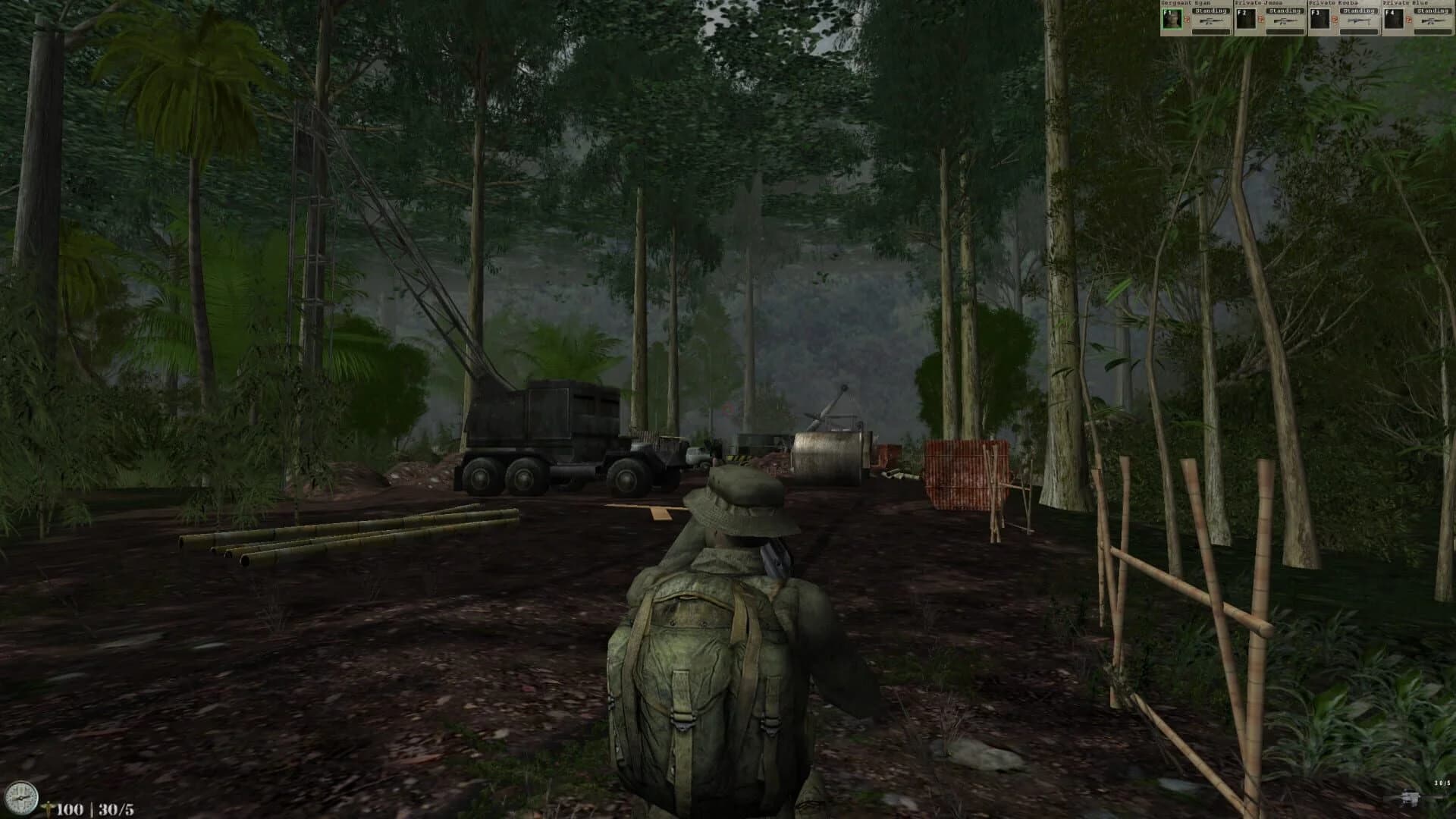Viewport: 1456px width, 819px height.
Task: Click the grenade icon on Private Jesse's card
Action: (1261, 19)
